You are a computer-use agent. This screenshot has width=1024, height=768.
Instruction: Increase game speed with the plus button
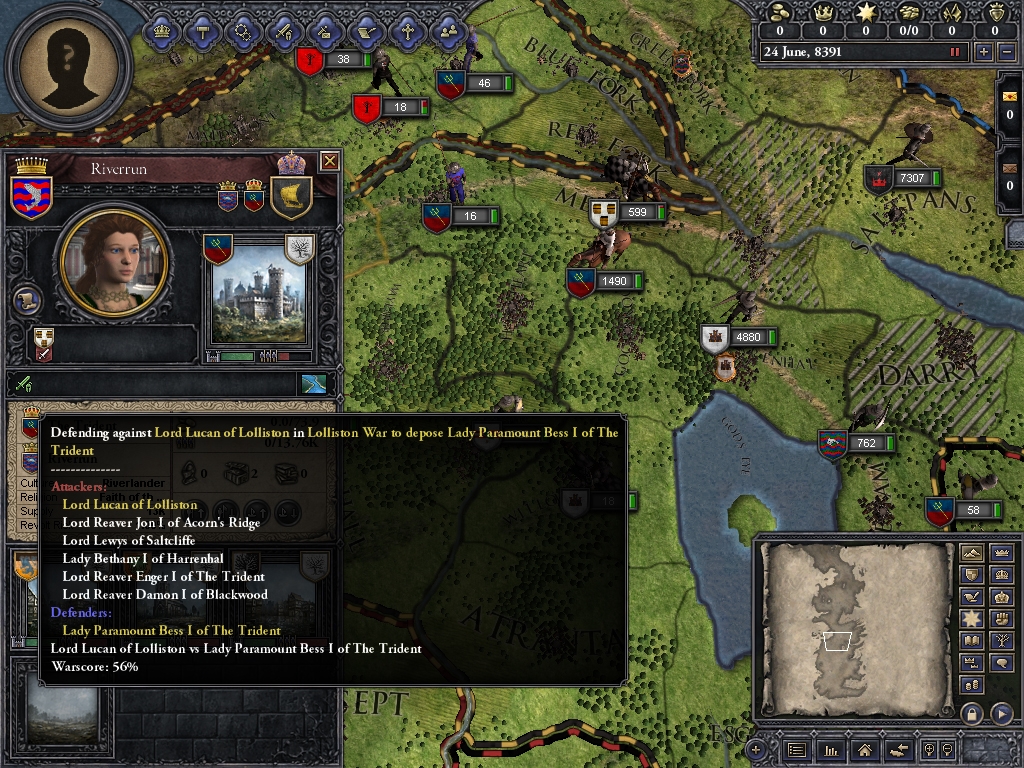tap(984, 52)
